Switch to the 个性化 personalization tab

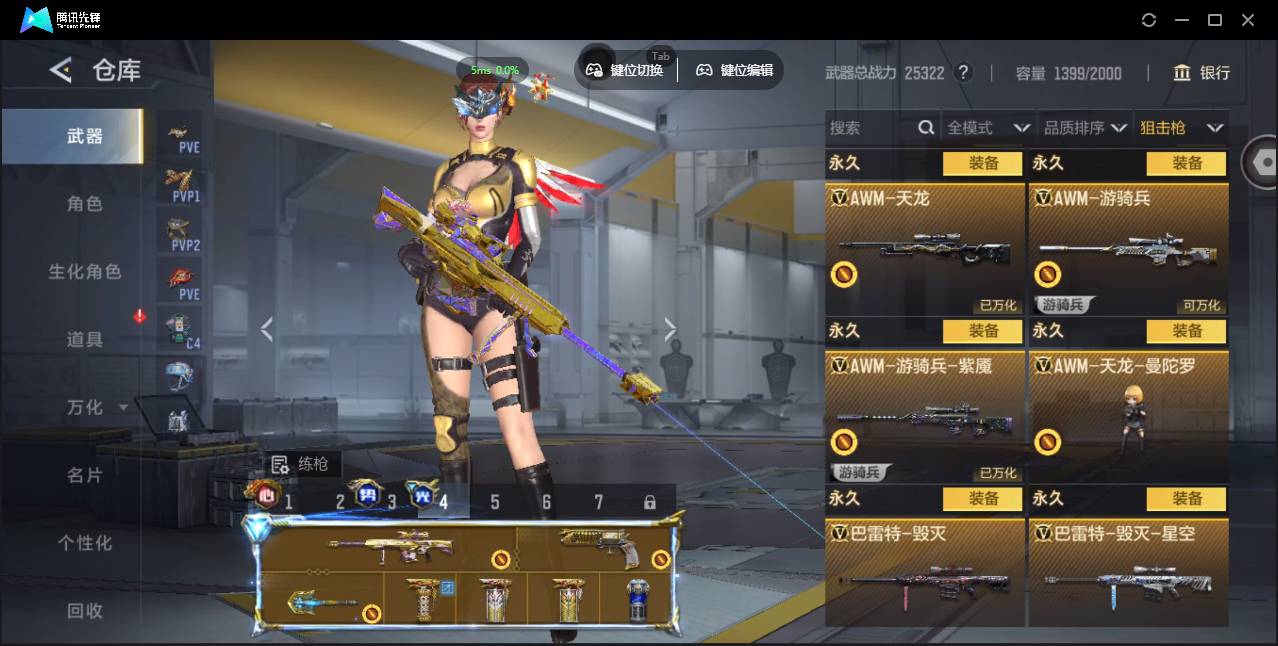pyautogui.click(x=85, y=543)
